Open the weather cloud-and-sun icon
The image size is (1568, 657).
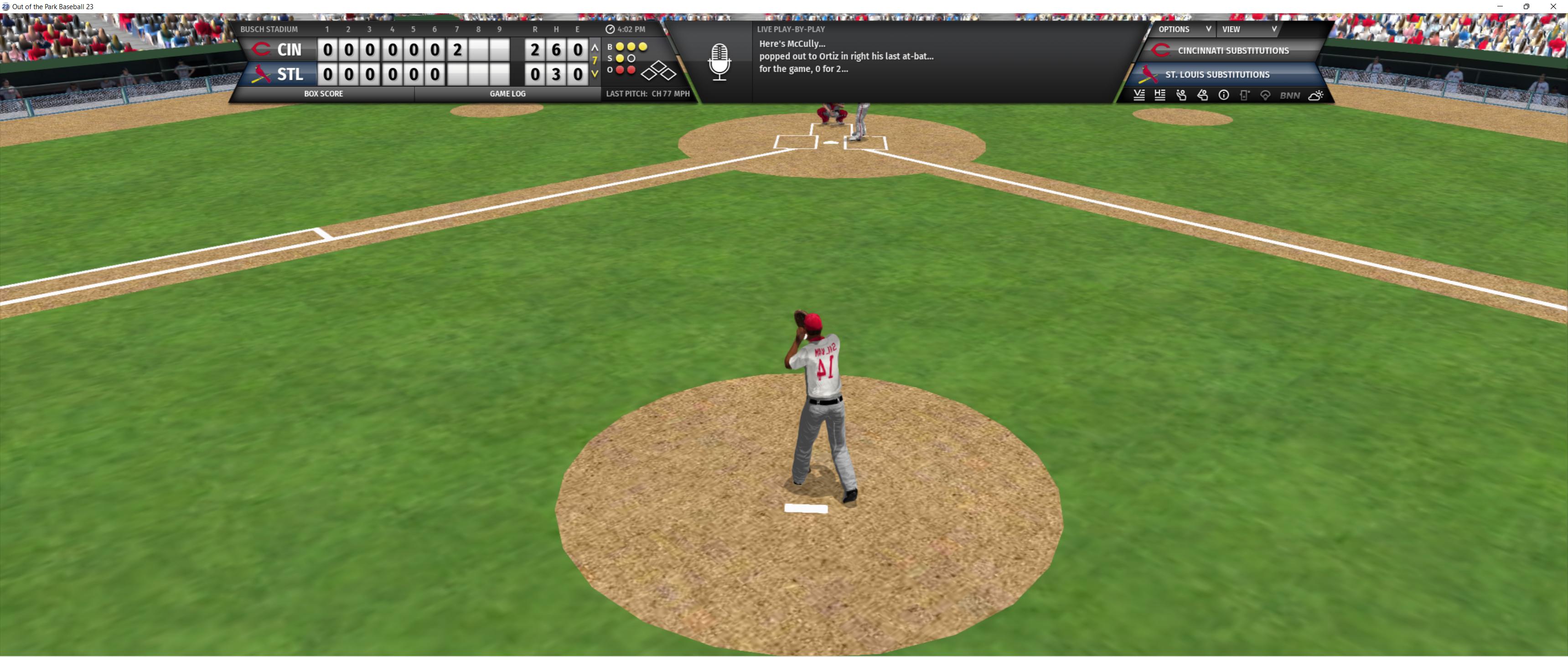pyautogui.click(x=1315, y=95)
